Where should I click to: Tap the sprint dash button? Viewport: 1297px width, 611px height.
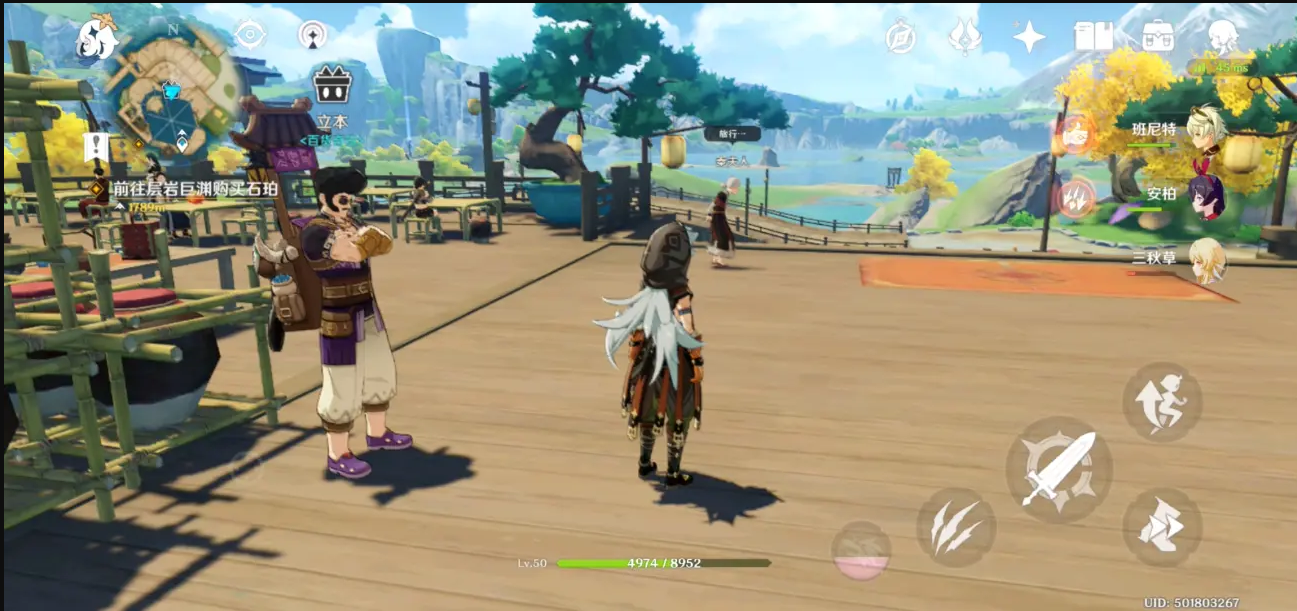[x=1161, y=526]
